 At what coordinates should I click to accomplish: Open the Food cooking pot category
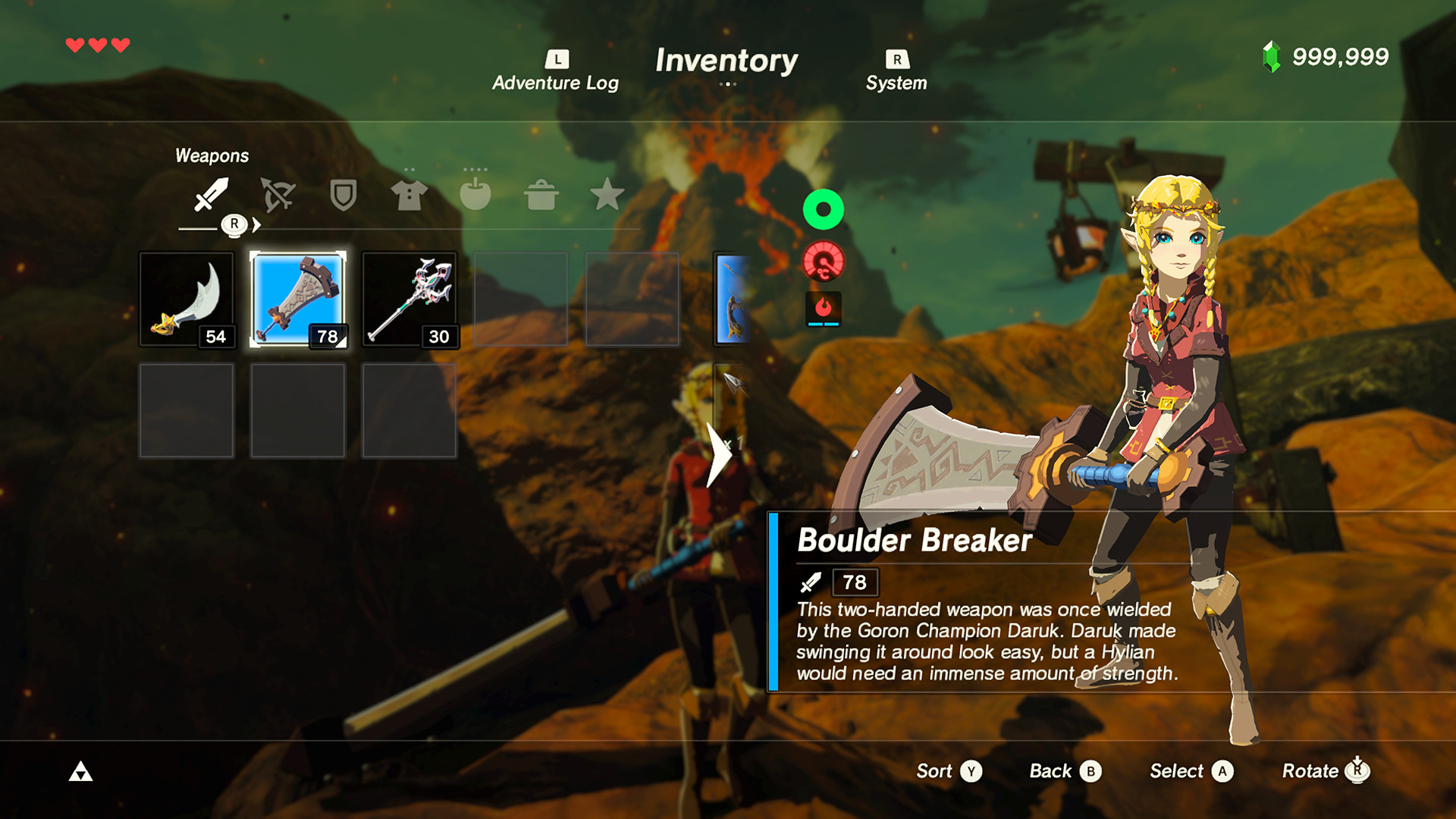pos(541,196)
